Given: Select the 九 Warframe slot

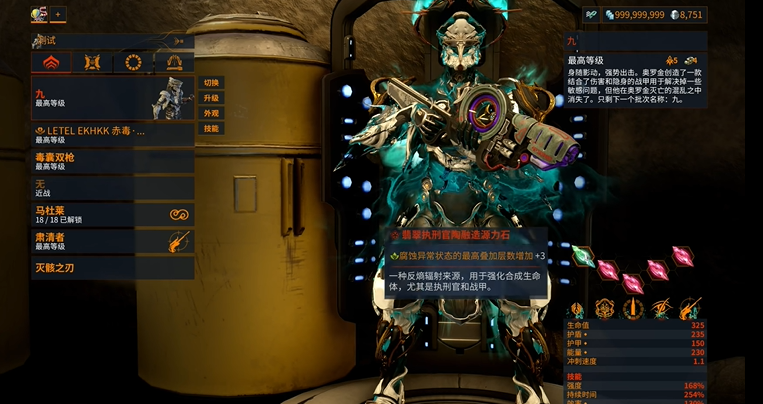Looking at the screenshot, I should 112,98.
